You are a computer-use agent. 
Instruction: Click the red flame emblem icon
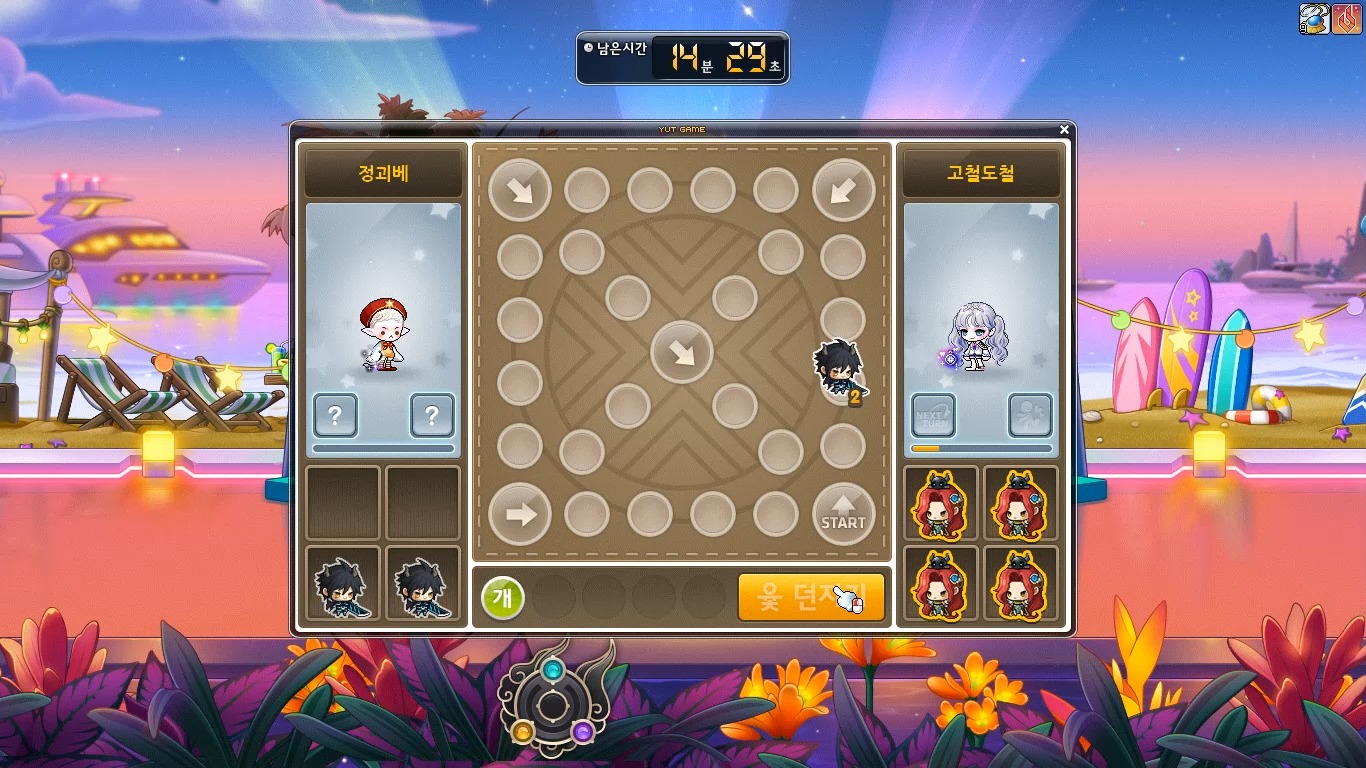(1346, 18)
